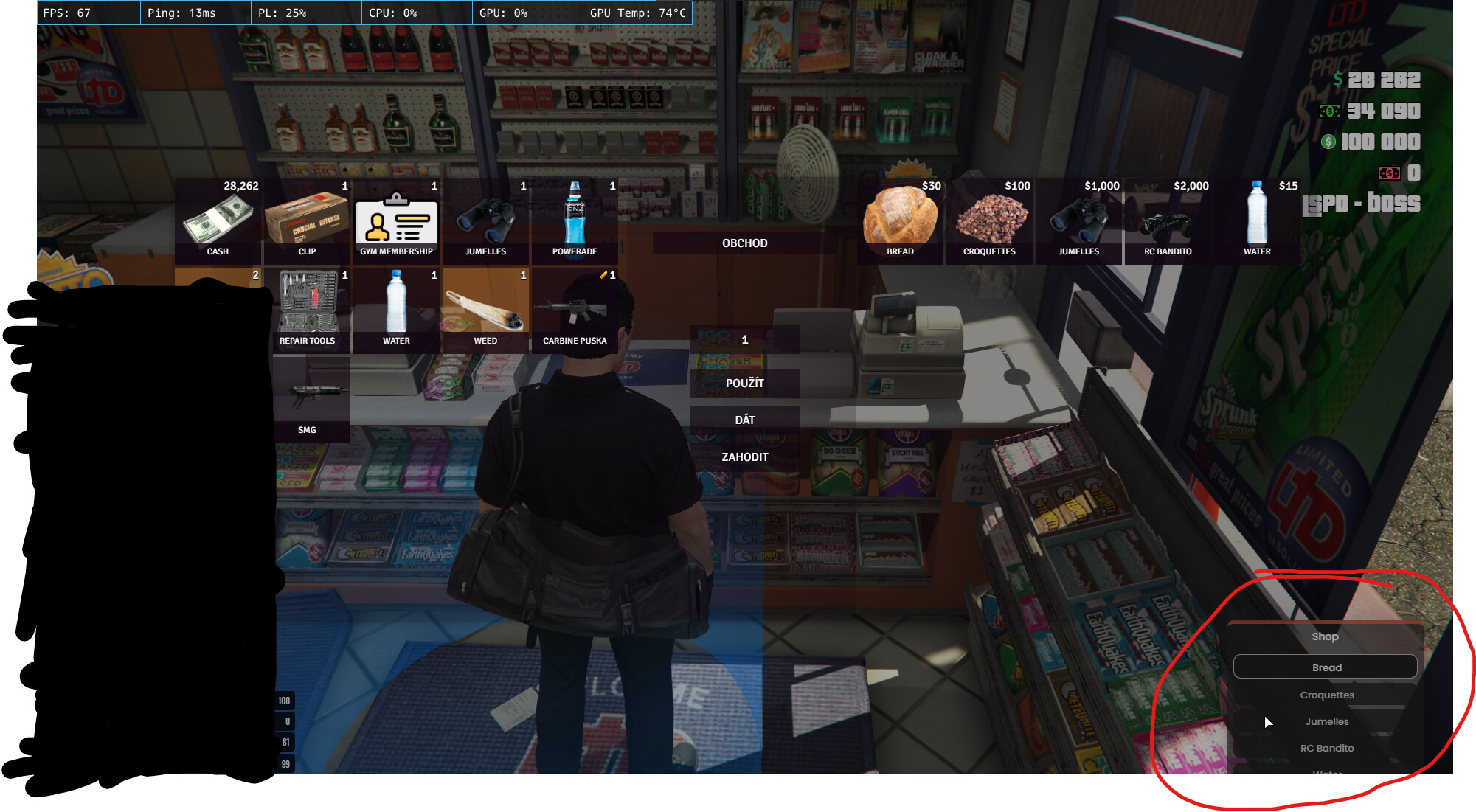The image size is (1476, 812).
Task: Select the Powerade bottle in inventory
Action: pyautogui.click(x=575, y=218)
